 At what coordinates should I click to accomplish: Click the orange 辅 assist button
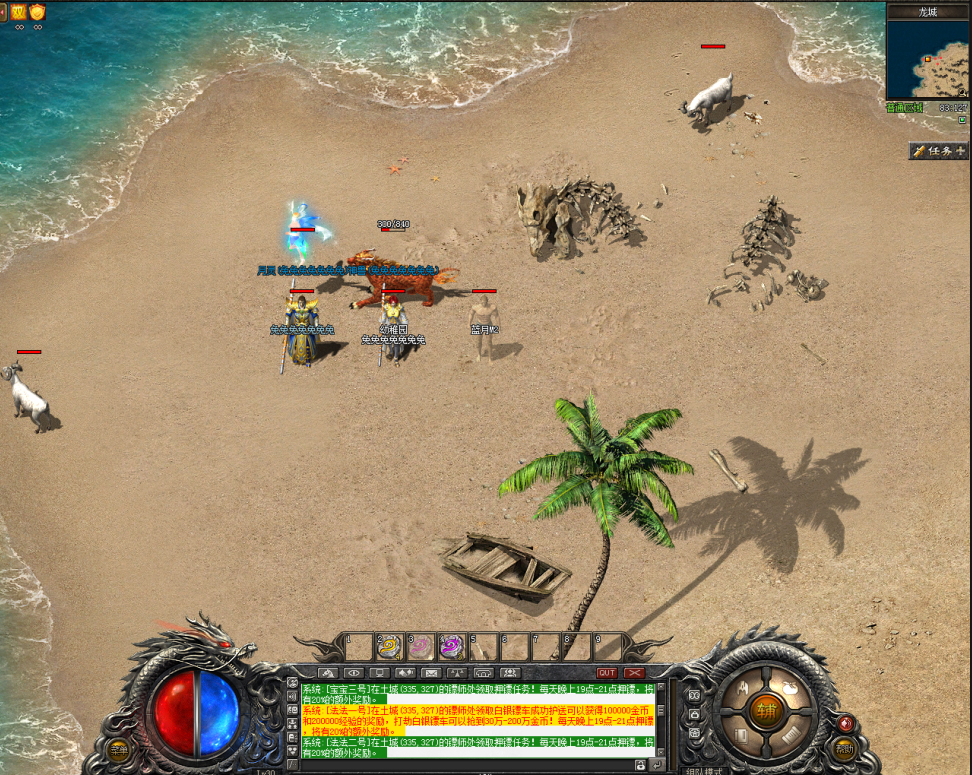[x=767, y=711]
